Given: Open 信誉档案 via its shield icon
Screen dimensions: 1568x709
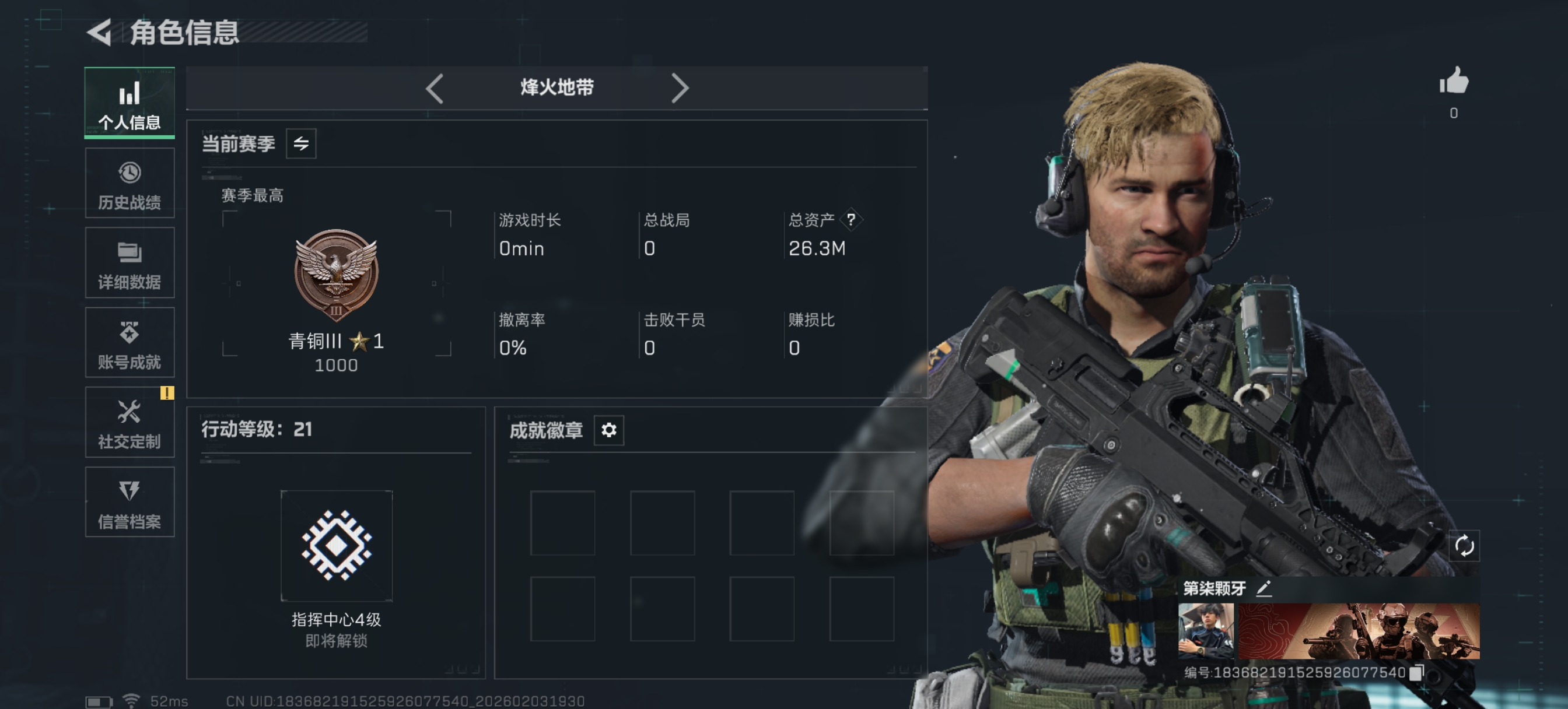Looking at the screenshot, I should [129, 490].
